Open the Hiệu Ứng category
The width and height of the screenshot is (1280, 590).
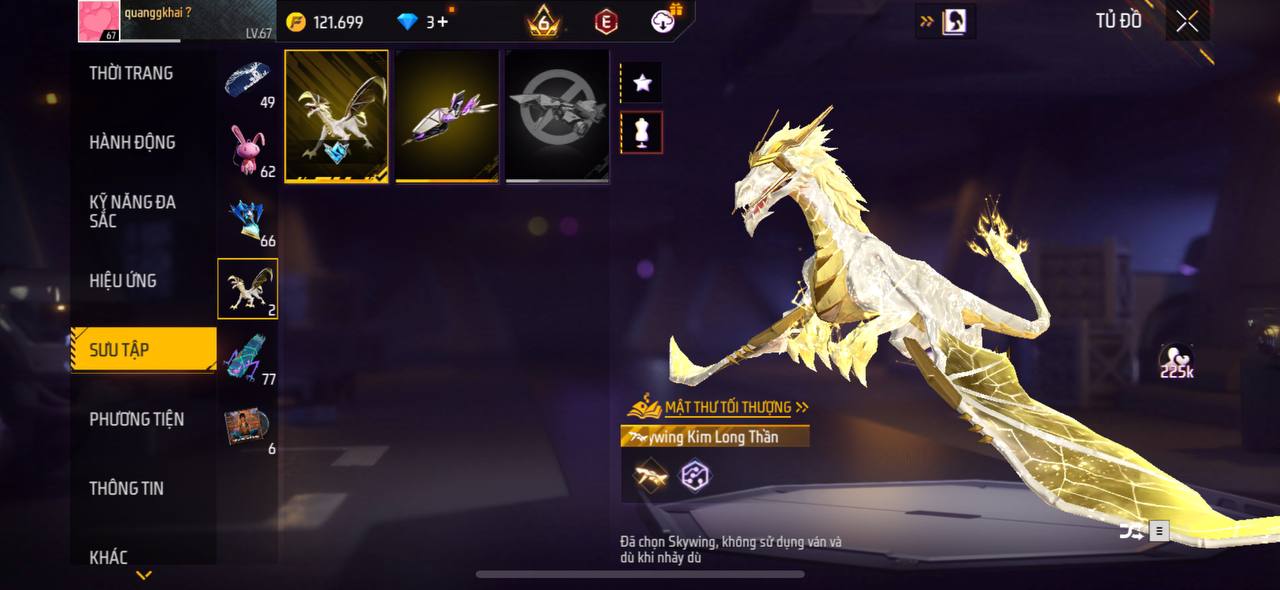click(x=123, y=281)
